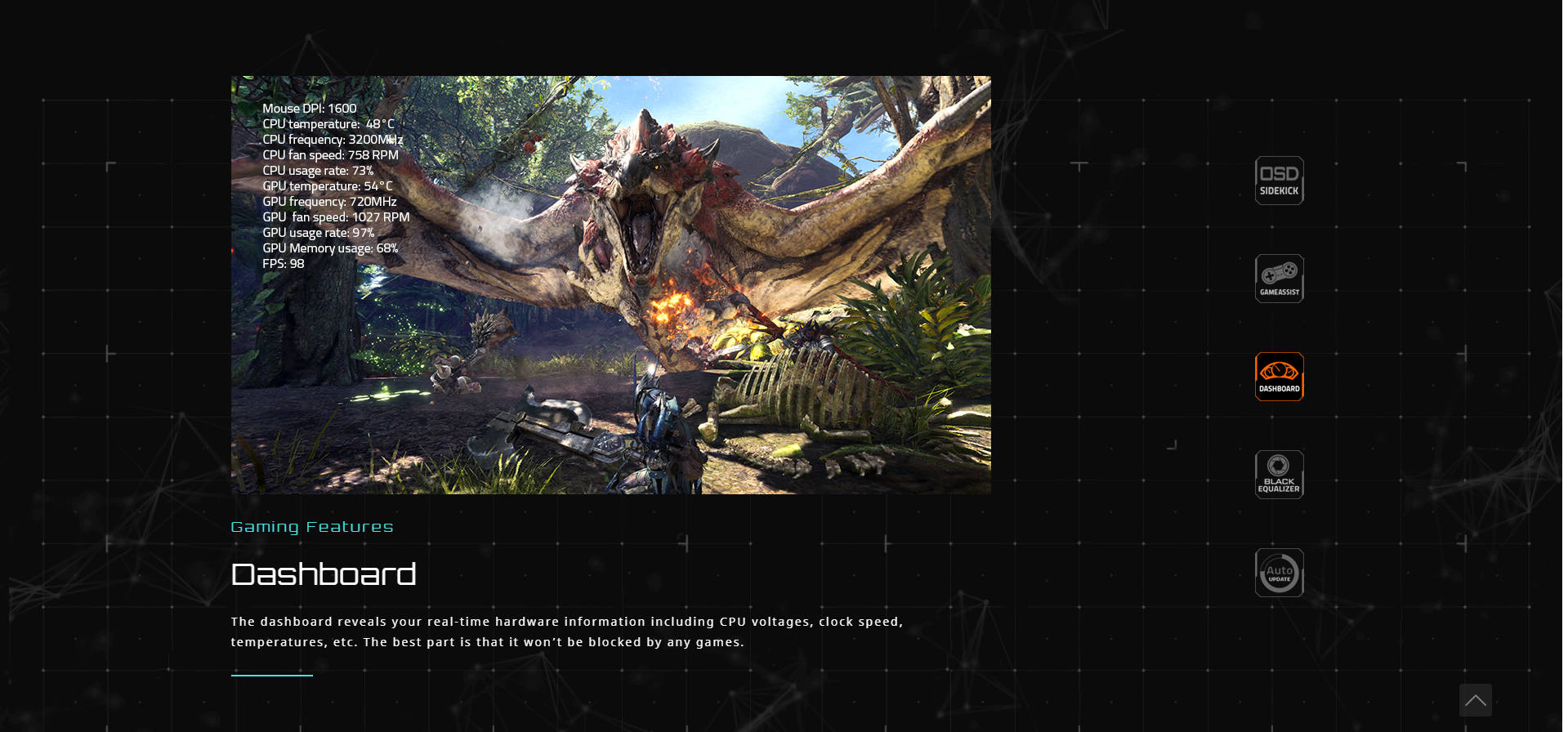The height and width of the screenshot is (732, 1568).
Task: Show the Black Equalizer feature
Action: coord(1279,475)
